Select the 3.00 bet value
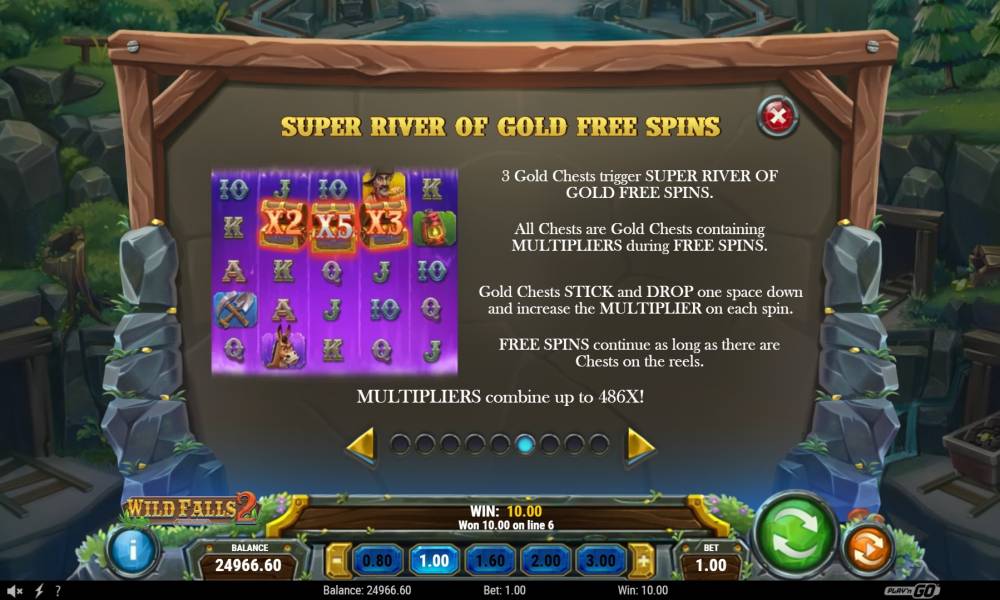This screenshot has height=600, width=1000. click(602, 561)
